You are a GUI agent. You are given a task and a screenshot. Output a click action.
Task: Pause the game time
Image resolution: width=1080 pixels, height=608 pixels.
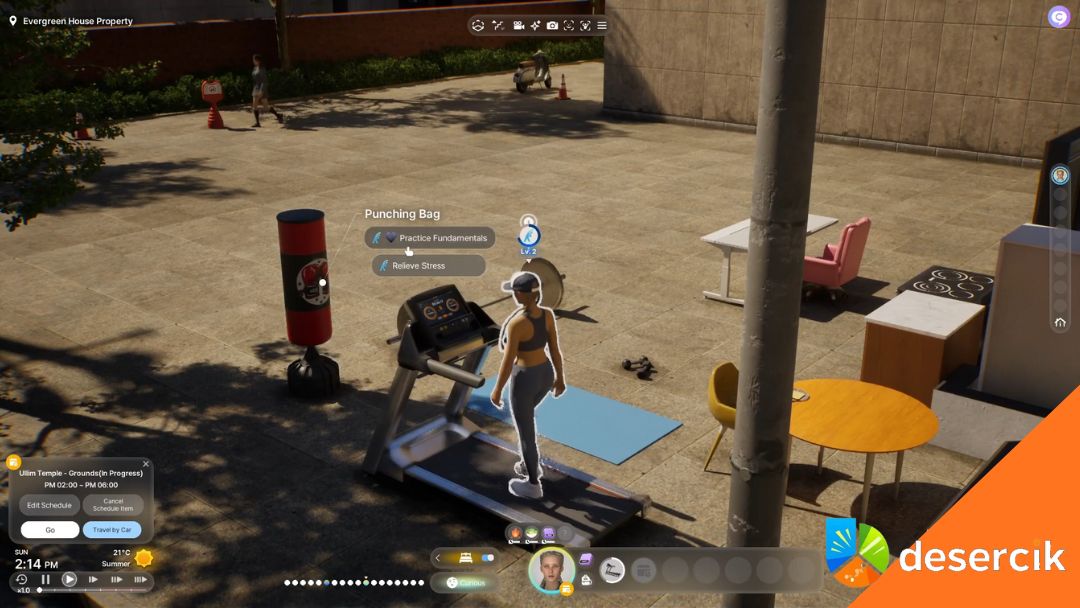(x=45, y=579)
